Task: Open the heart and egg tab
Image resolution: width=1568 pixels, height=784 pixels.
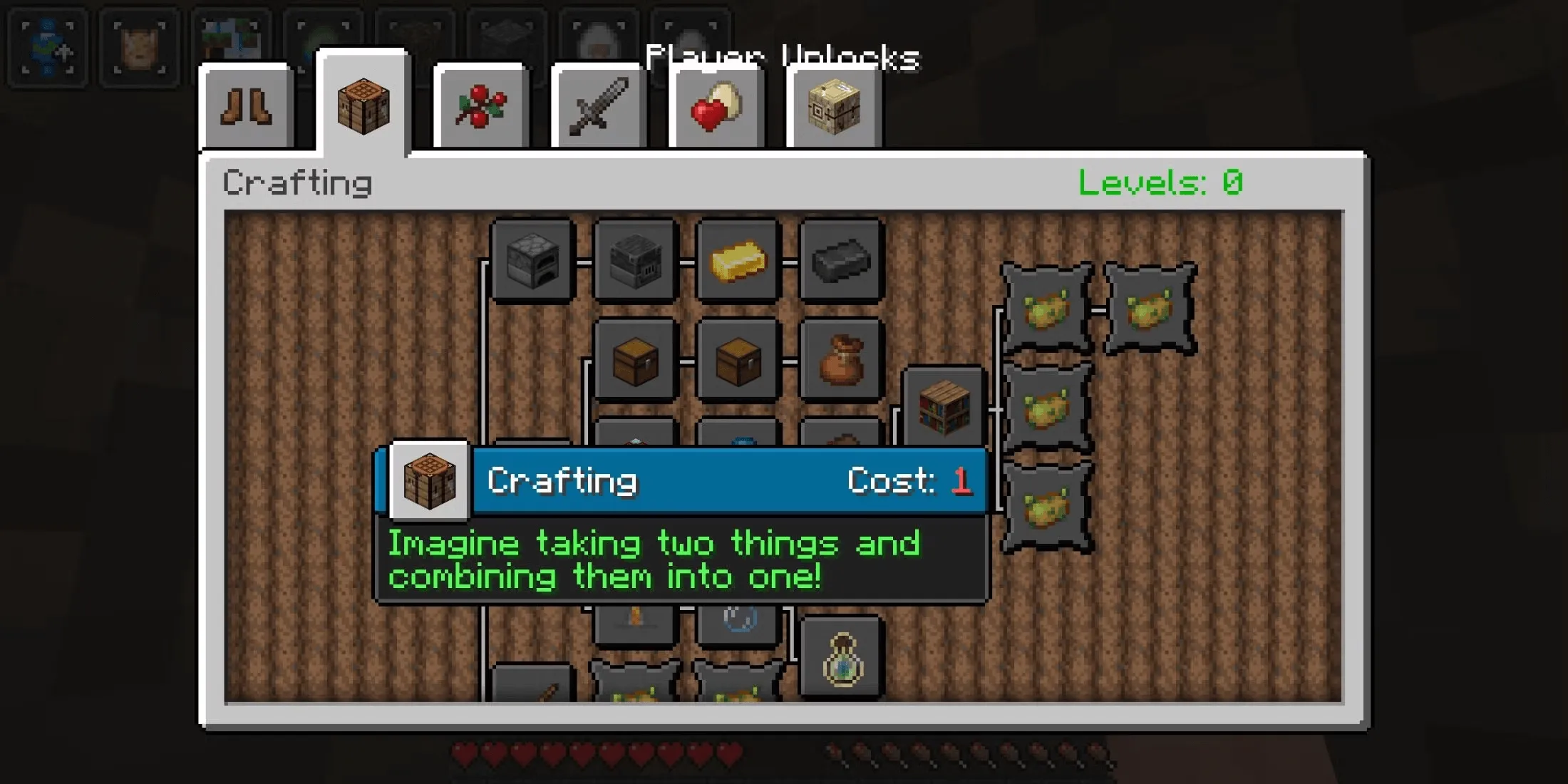Action: [716, 107]
